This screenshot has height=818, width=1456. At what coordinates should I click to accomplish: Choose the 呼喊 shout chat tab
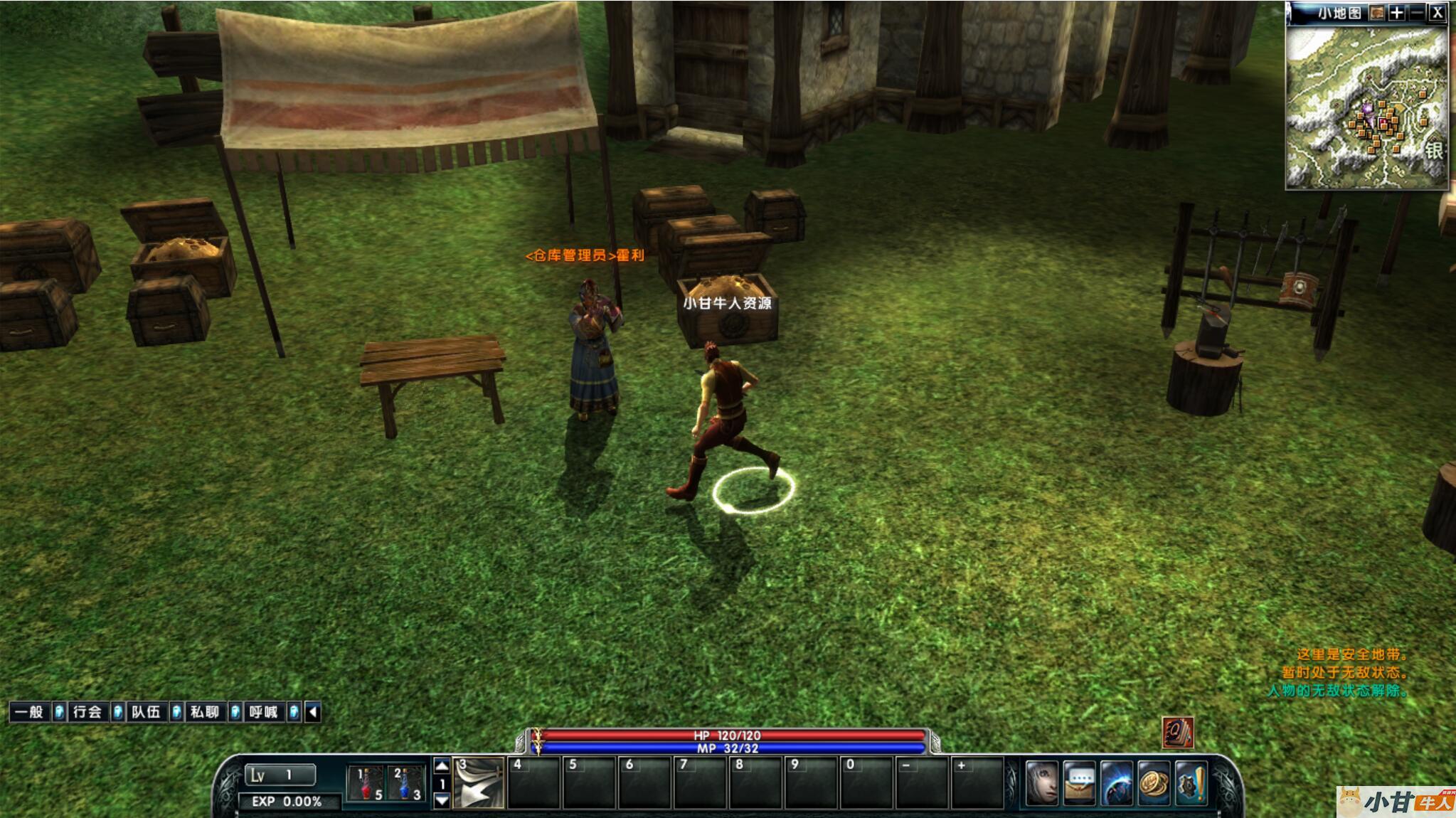coord(262,712)
